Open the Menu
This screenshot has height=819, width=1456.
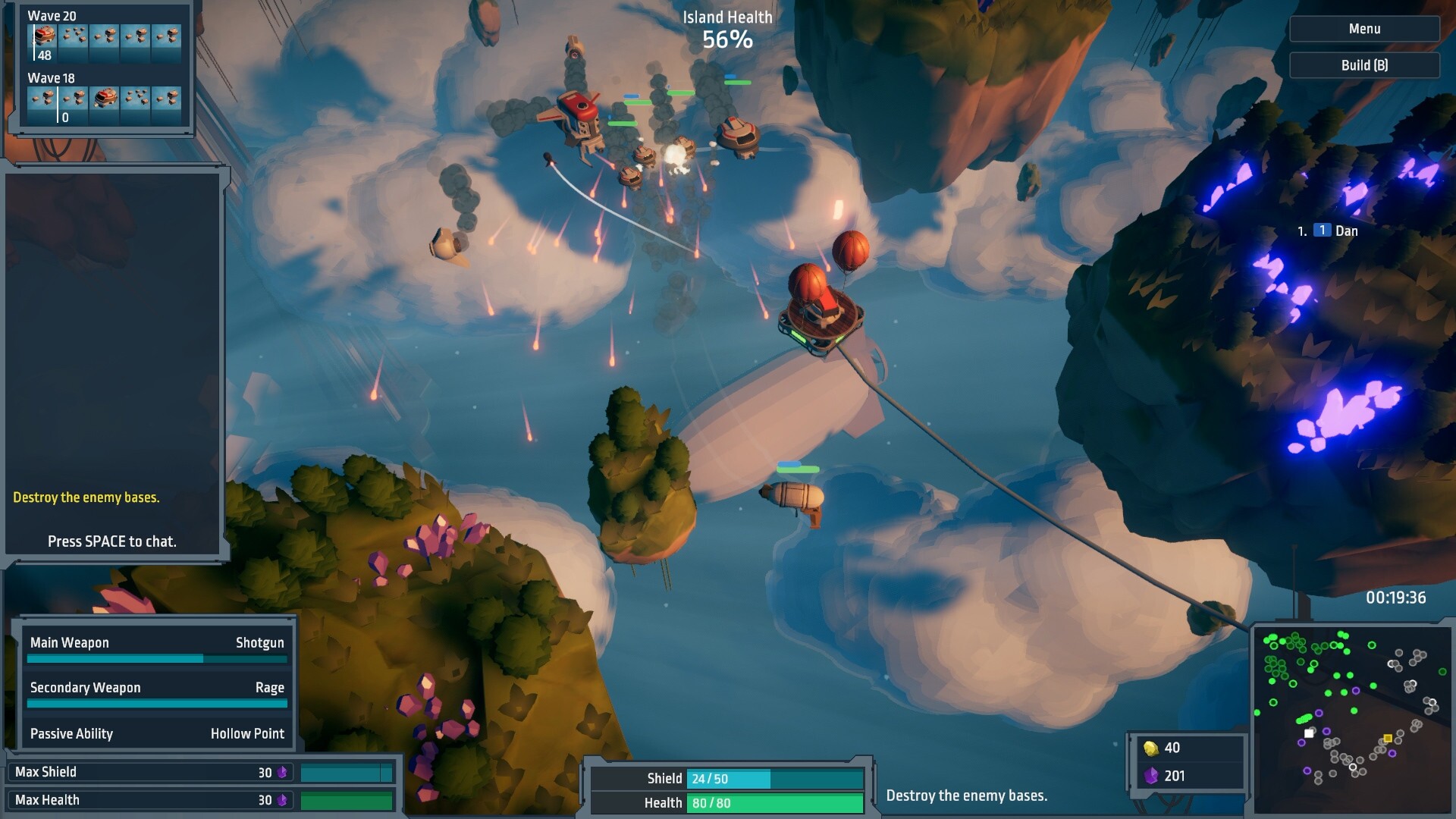coord(1364,29)
